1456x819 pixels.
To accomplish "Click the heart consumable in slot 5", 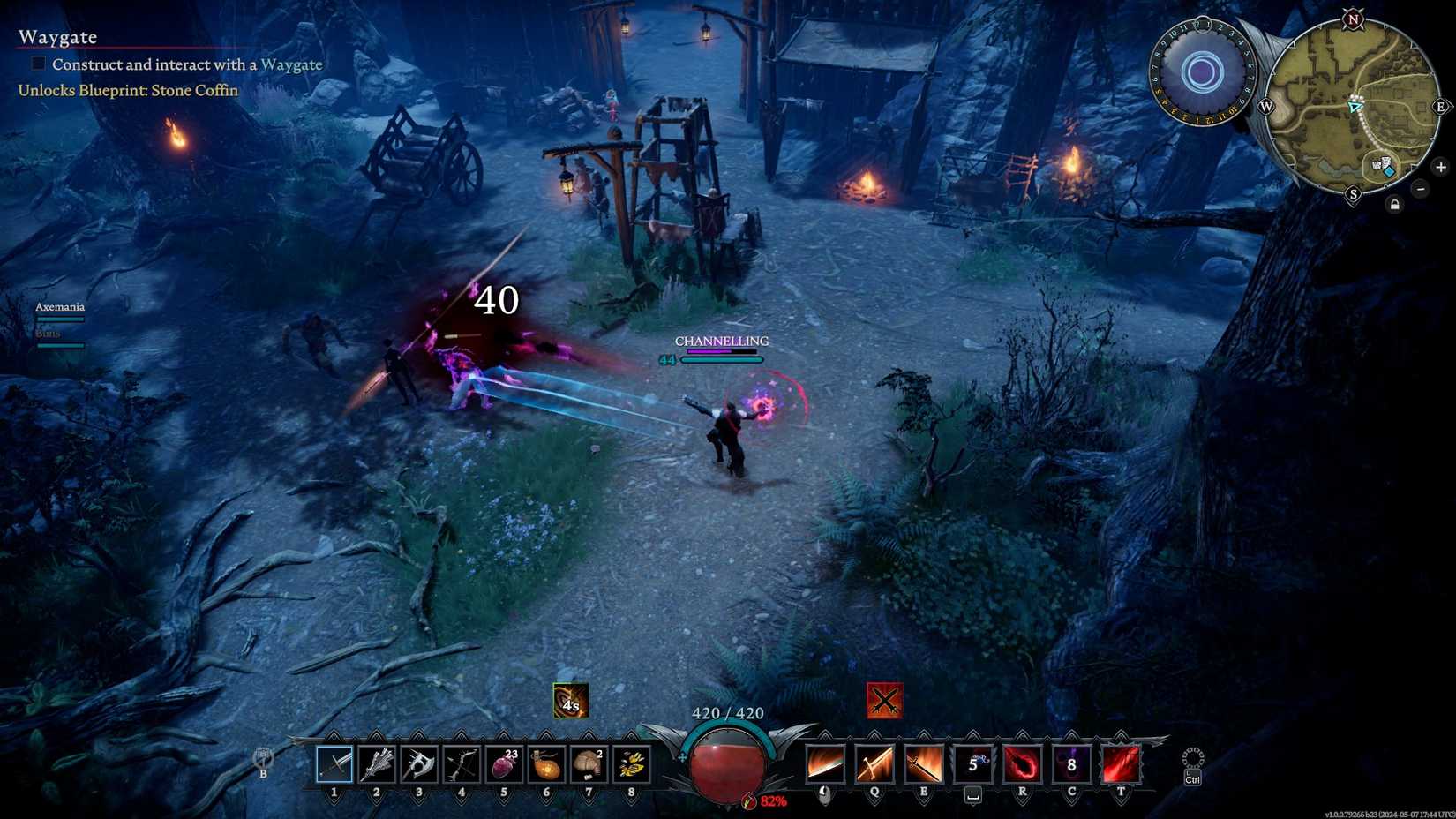I will pos(503,764).
